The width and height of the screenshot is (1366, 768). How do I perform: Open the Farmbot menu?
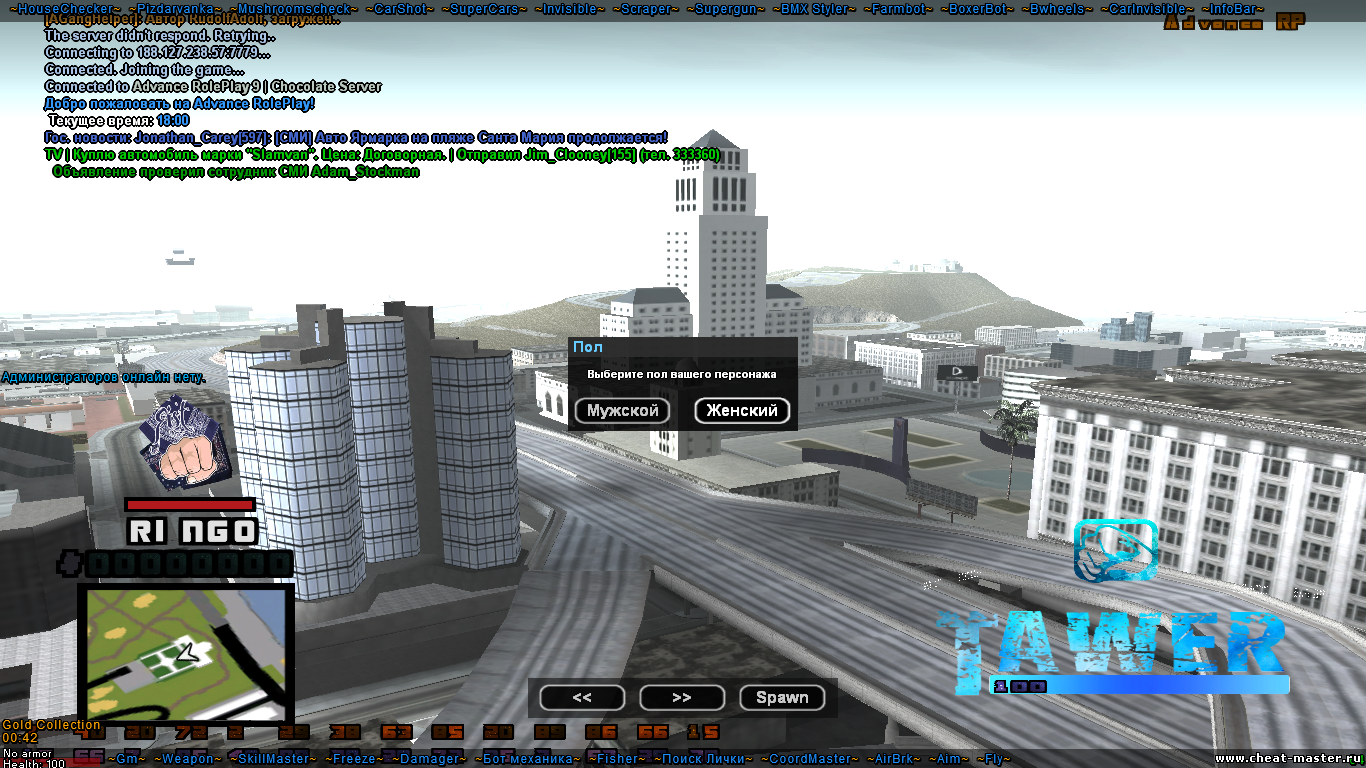click(899, 9)
